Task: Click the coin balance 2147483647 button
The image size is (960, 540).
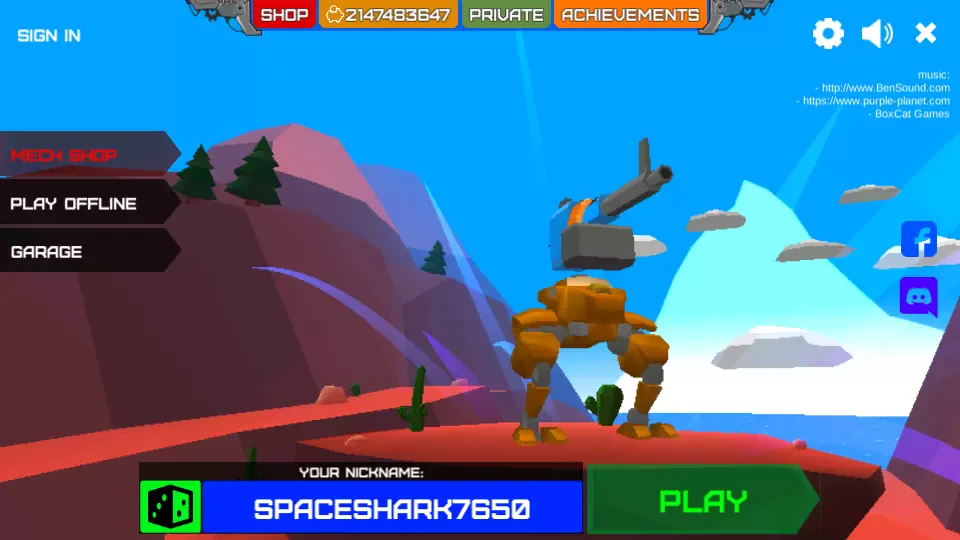Action: coord(388,15)
